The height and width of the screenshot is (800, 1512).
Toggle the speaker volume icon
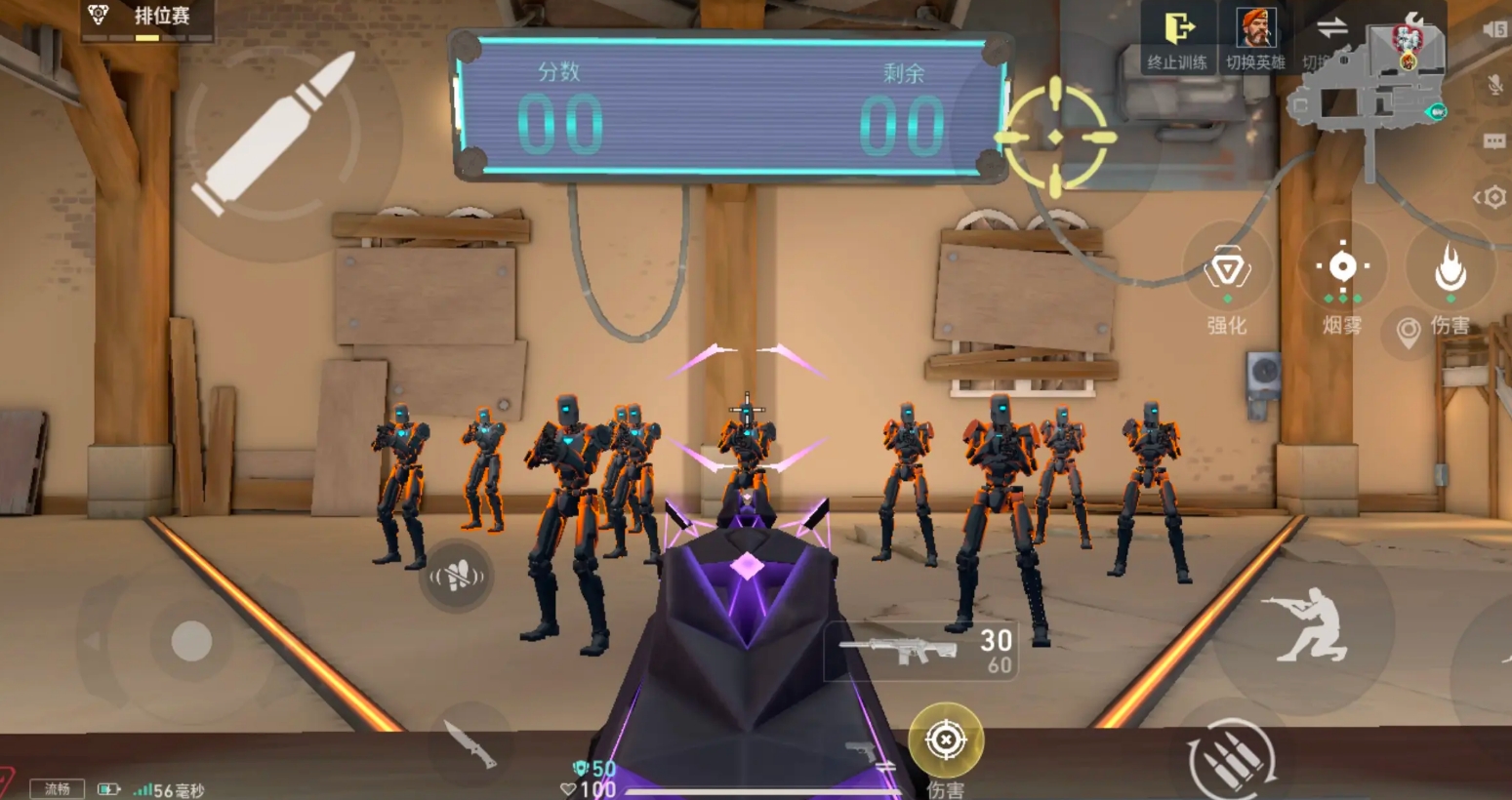click(x=1493, y=30)
